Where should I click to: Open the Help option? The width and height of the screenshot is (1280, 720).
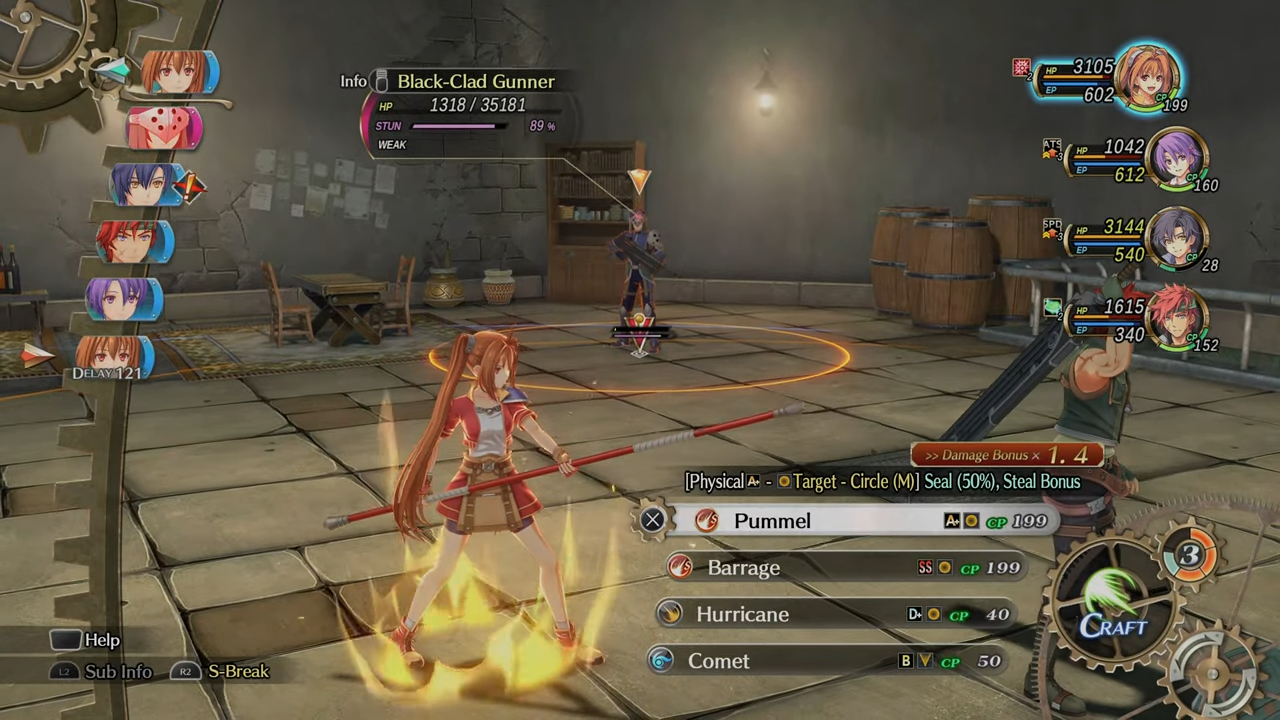click(x=101, y=640)
